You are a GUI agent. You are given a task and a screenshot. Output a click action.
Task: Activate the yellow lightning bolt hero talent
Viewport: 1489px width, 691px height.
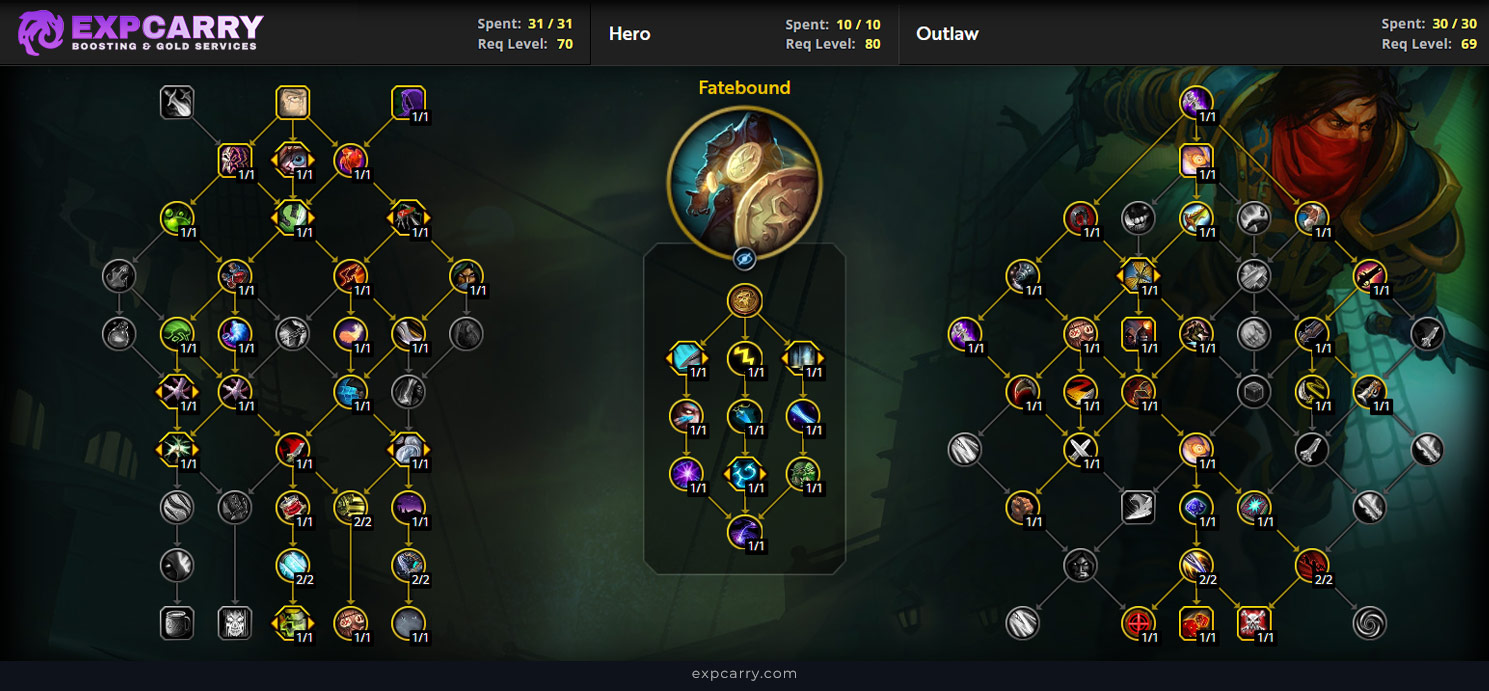click(x=744, y=357)
